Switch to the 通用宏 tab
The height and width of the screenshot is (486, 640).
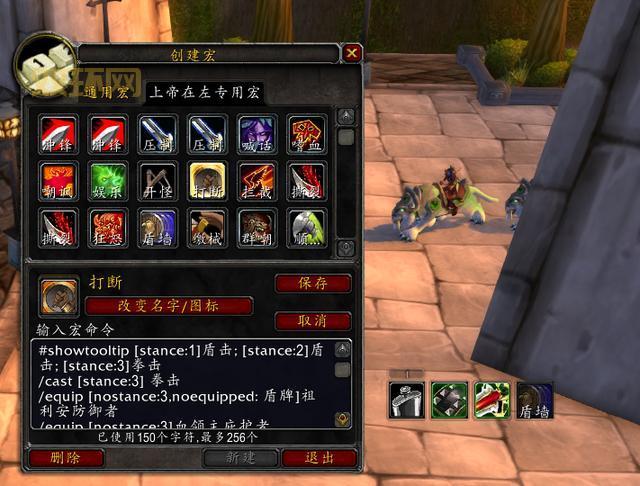point(108,93)
